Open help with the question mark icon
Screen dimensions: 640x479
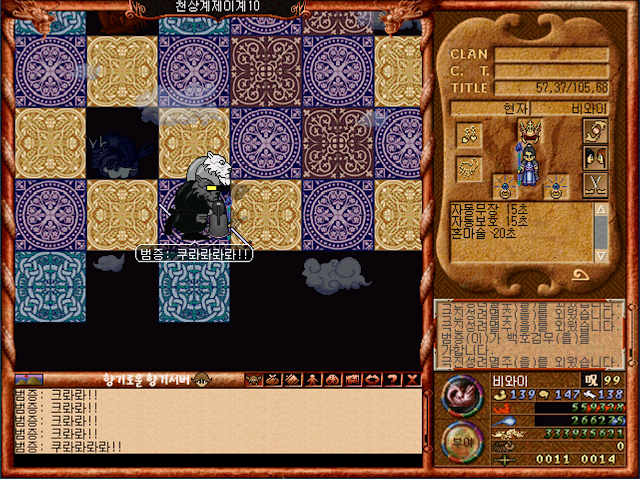[391, 380]
